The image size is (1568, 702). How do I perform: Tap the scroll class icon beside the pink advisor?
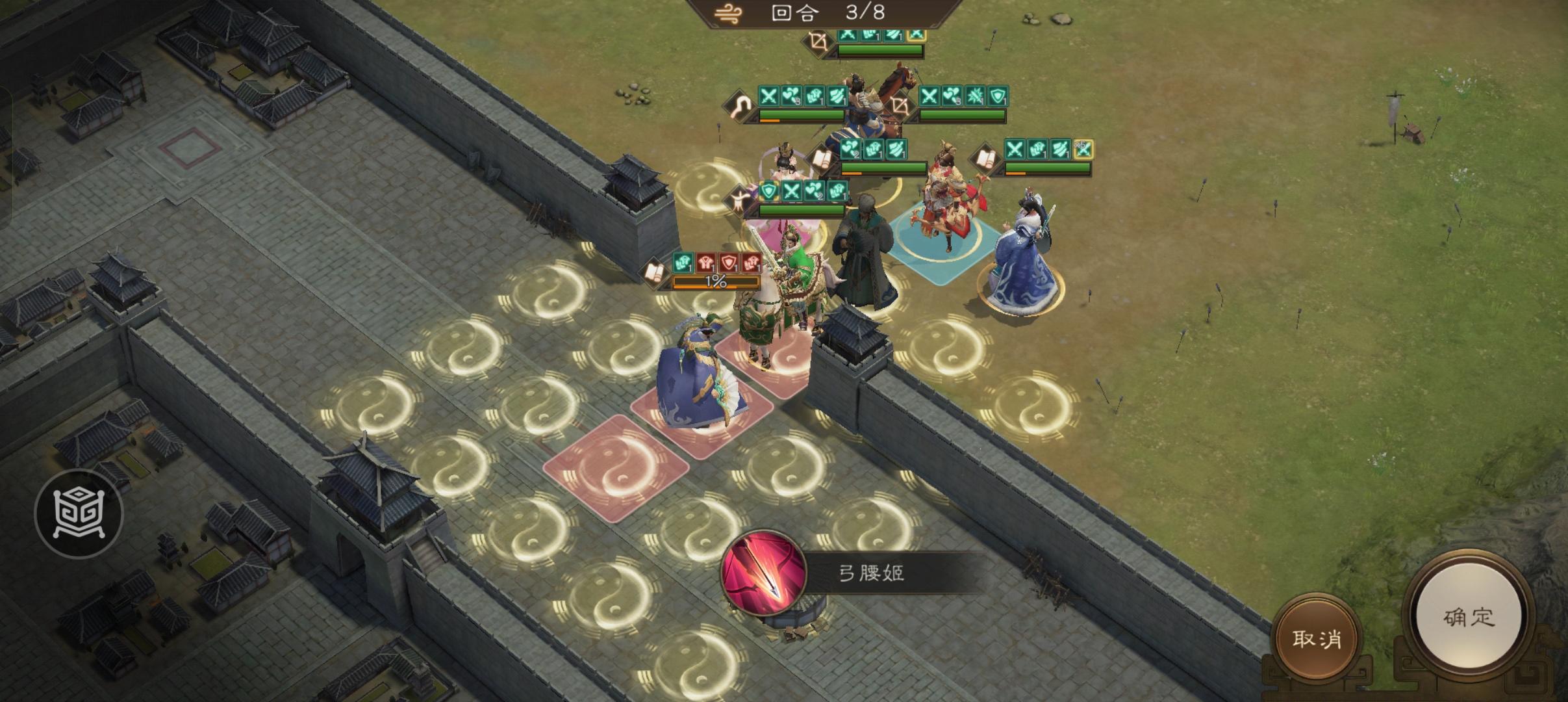pyautogui.click(x=820, y=159)
